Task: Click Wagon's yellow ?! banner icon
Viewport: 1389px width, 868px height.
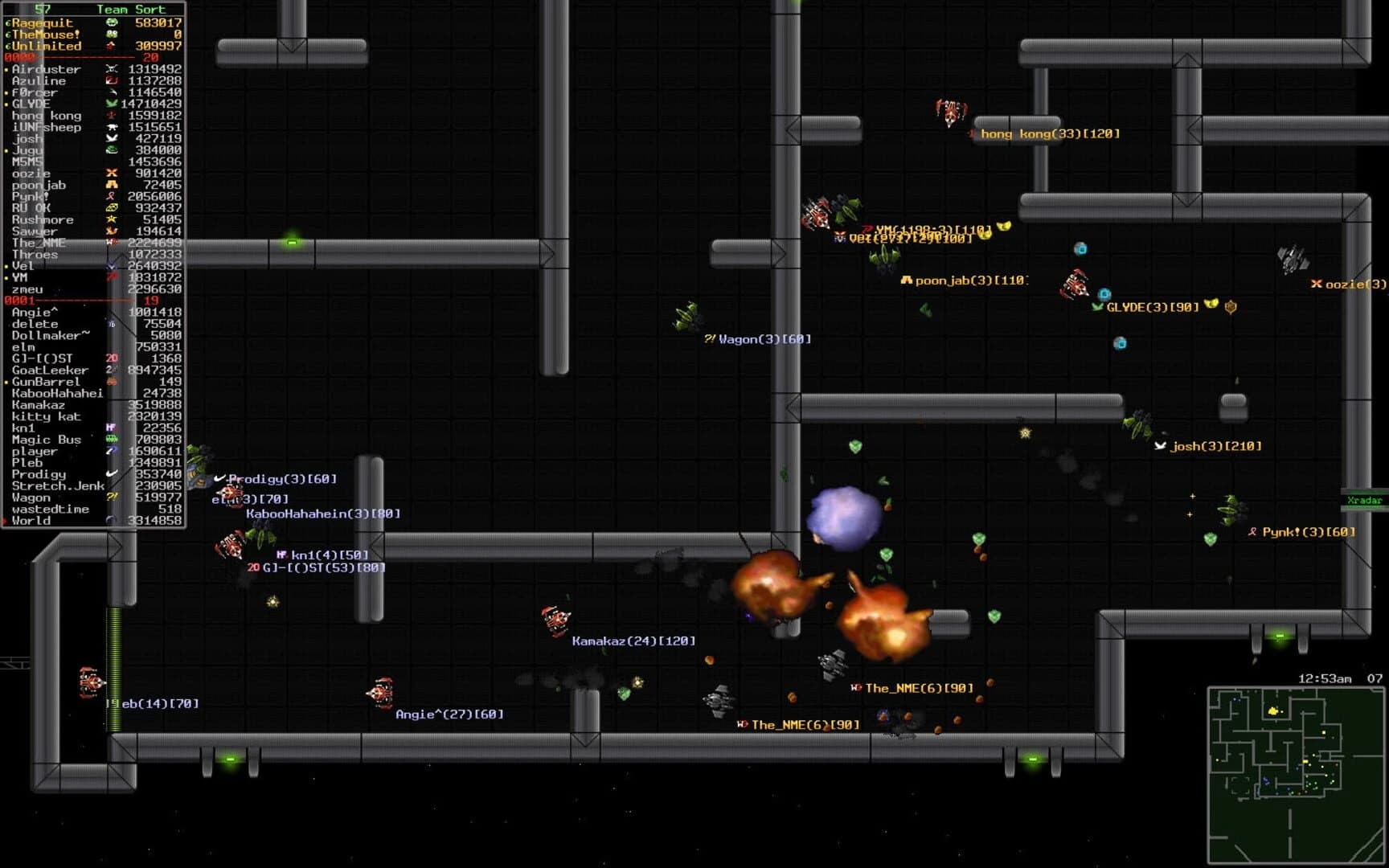Action: (112, 497)
